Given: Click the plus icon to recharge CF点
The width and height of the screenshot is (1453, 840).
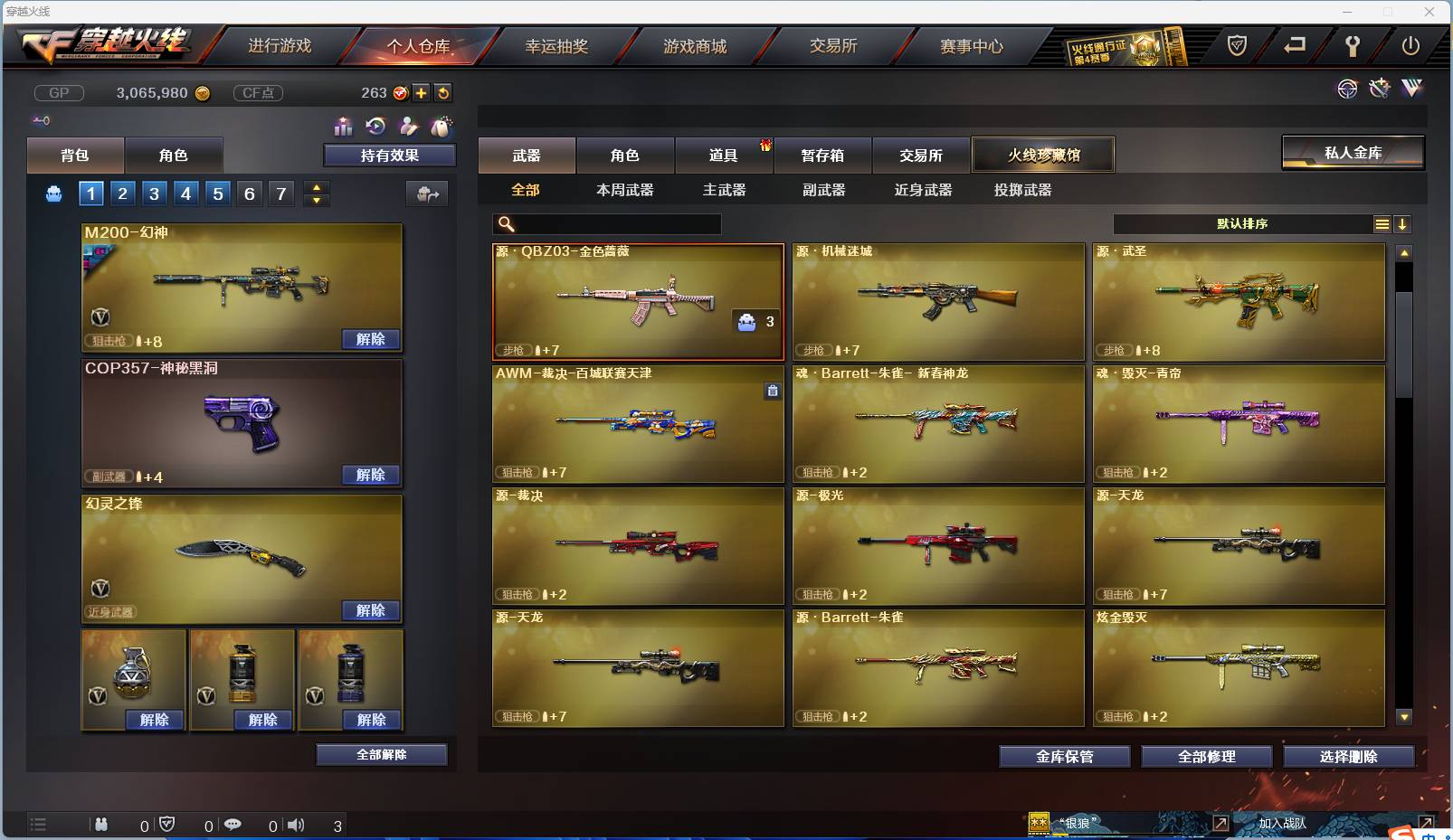Looking at the screenshot, I should [423, 92].
